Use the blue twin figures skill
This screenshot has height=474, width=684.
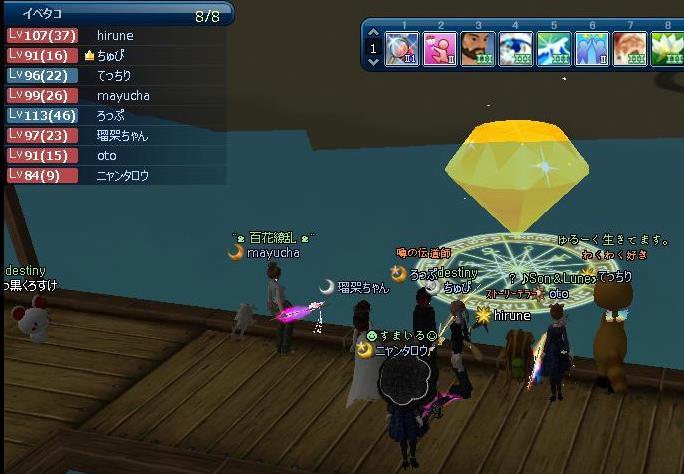(592, 48)
